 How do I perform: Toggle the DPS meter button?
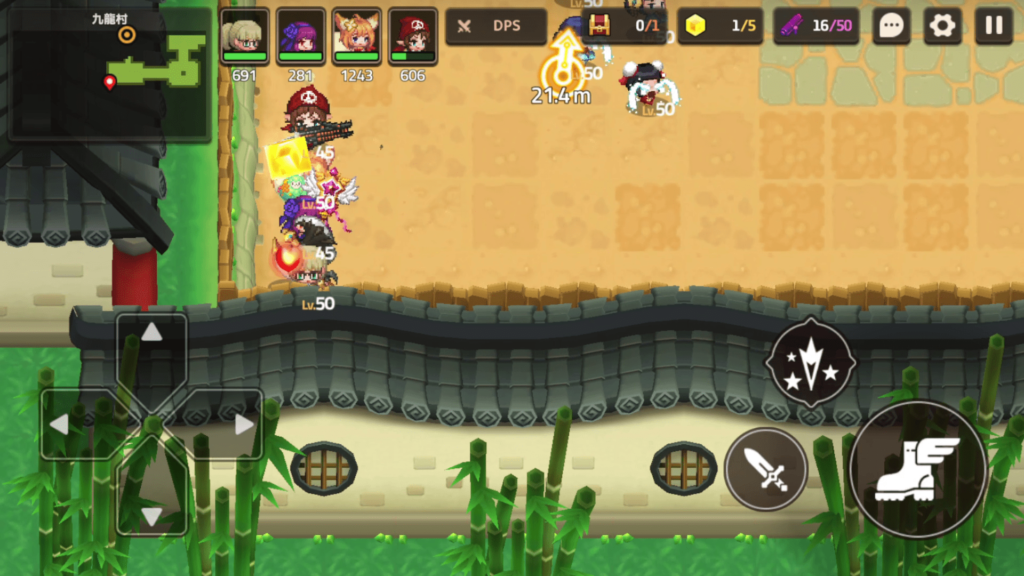click(x=495, y=26)
